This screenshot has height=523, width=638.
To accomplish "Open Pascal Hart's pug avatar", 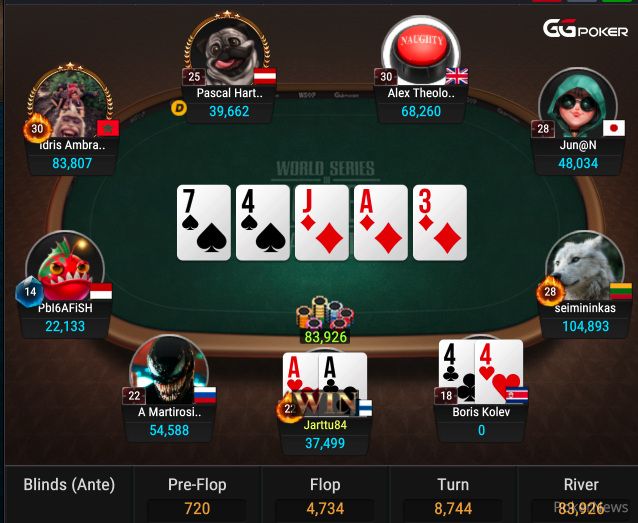I will pos(230,50).
